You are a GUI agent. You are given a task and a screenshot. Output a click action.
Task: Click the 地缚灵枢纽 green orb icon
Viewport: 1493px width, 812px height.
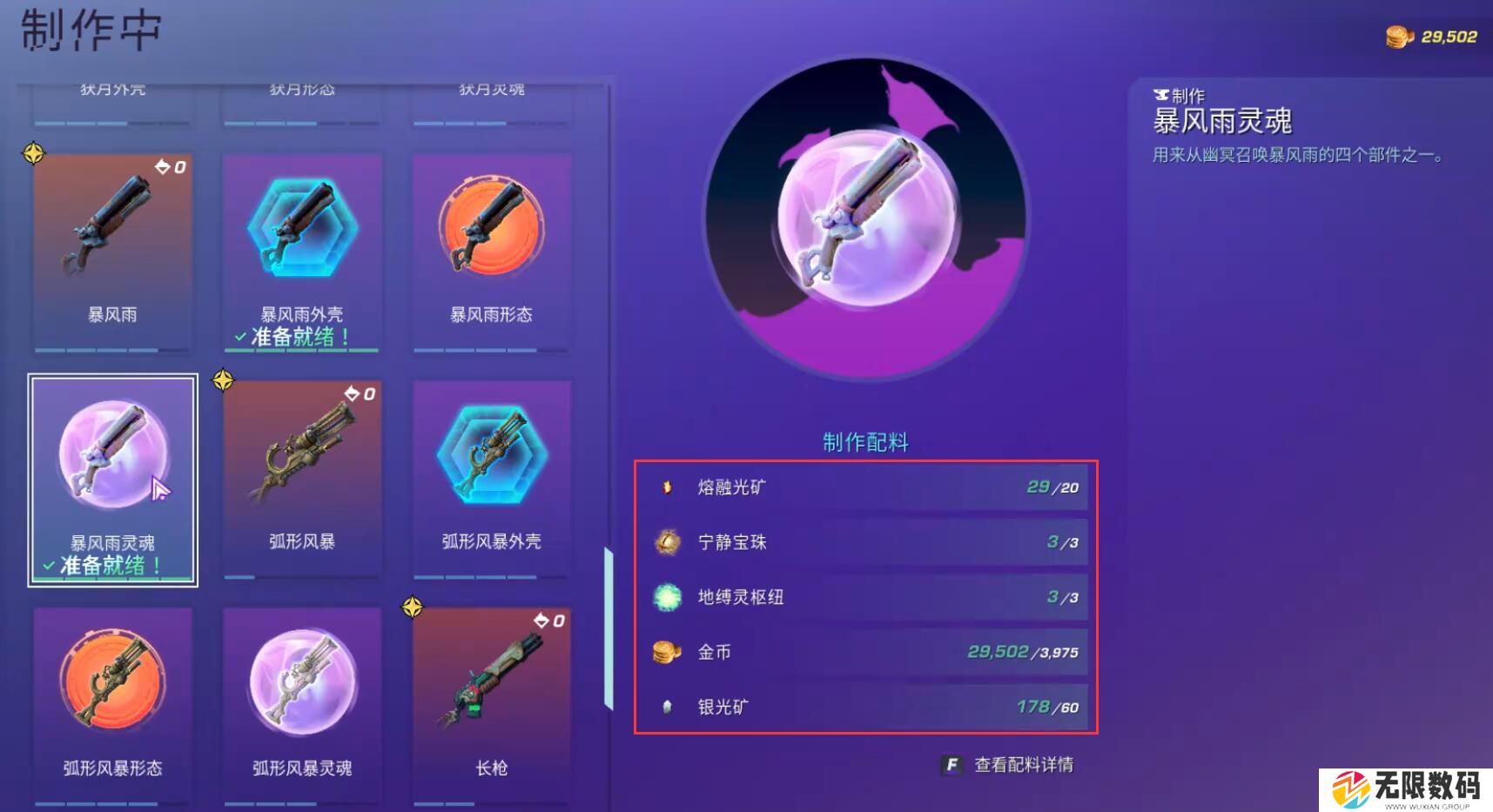click(x=666, y=598)
